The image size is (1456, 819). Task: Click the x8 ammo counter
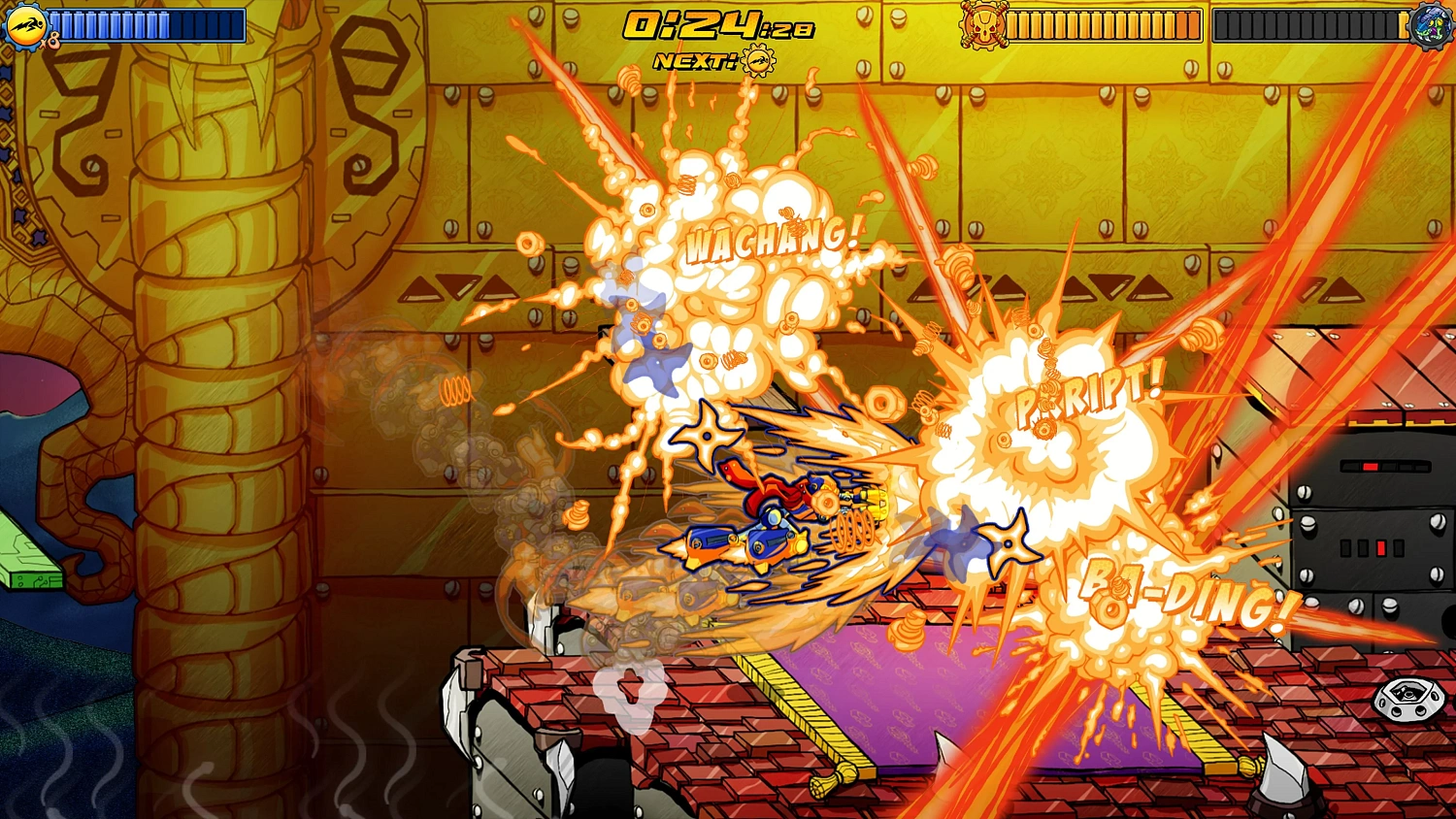point(53,42)
